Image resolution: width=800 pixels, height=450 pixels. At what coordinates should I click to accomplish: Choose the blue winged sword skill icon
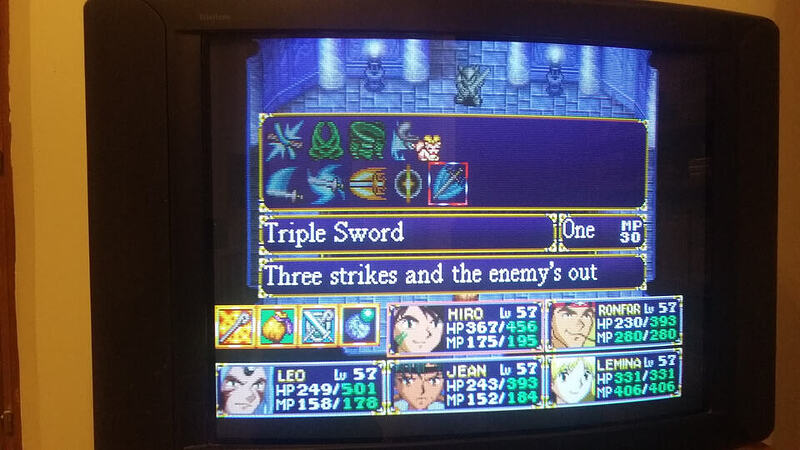[325, 183]
